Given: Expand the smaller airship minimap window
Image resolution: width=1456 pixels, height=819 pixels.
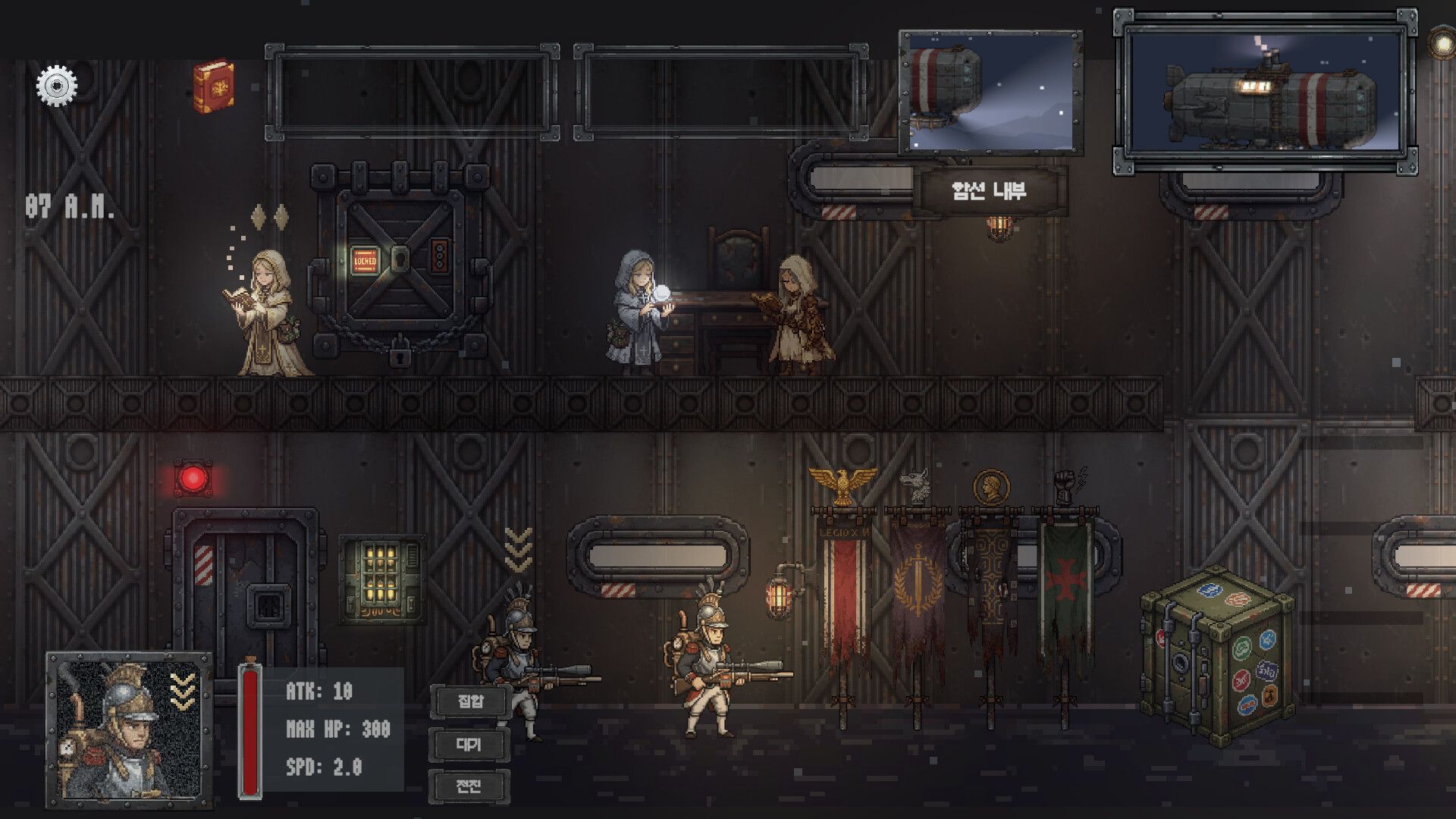Looking at the screenshot, I should pos(990,91).
